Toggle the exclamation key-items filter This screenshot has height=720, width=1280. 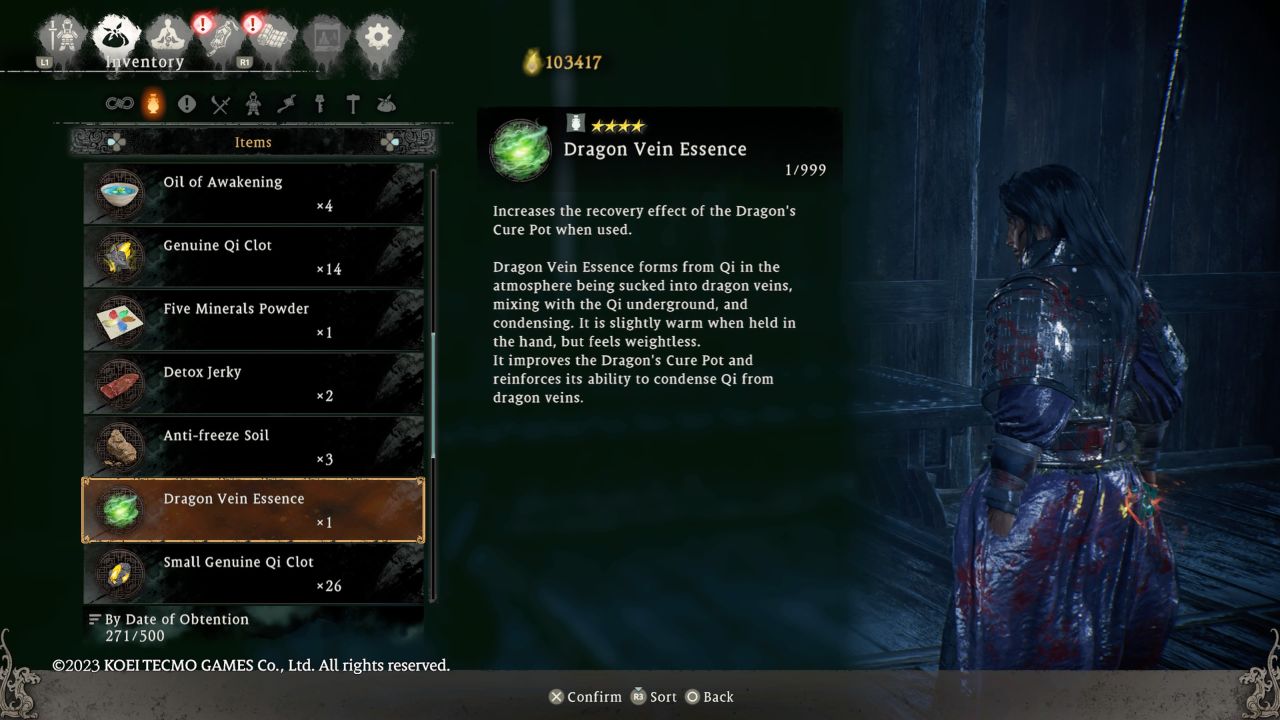pos(187,103)
